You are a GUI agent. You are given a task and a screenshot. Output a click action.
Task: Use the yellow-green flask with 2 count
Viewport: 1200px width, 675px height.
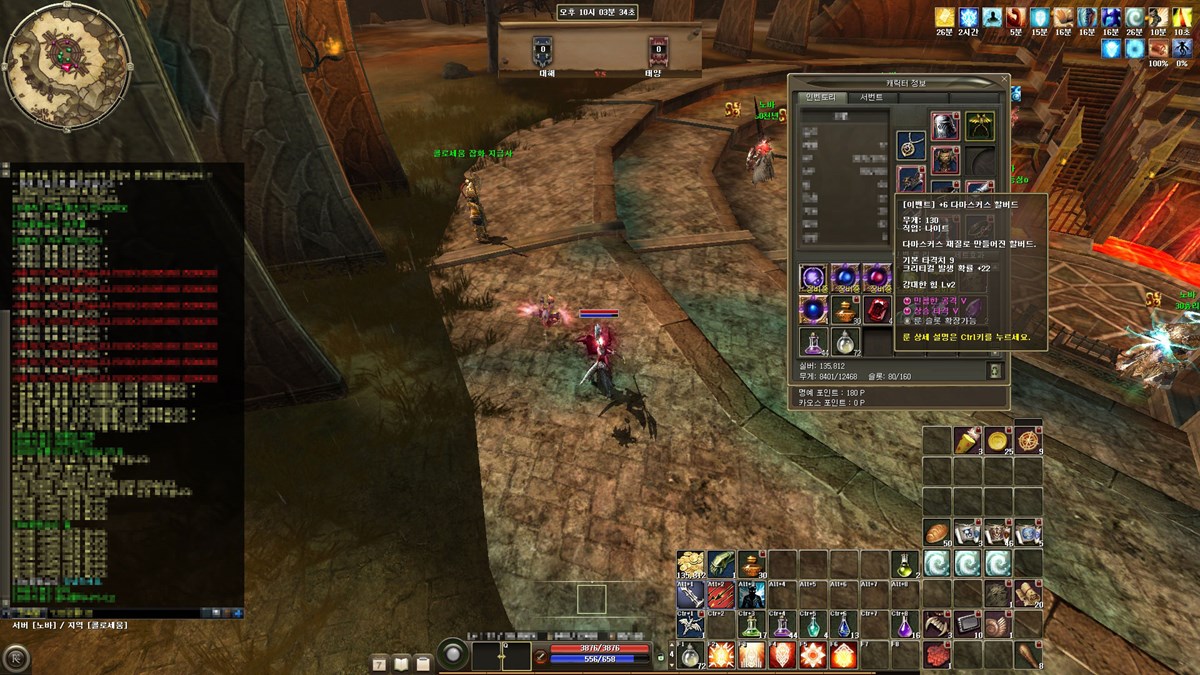click(906, 565)
